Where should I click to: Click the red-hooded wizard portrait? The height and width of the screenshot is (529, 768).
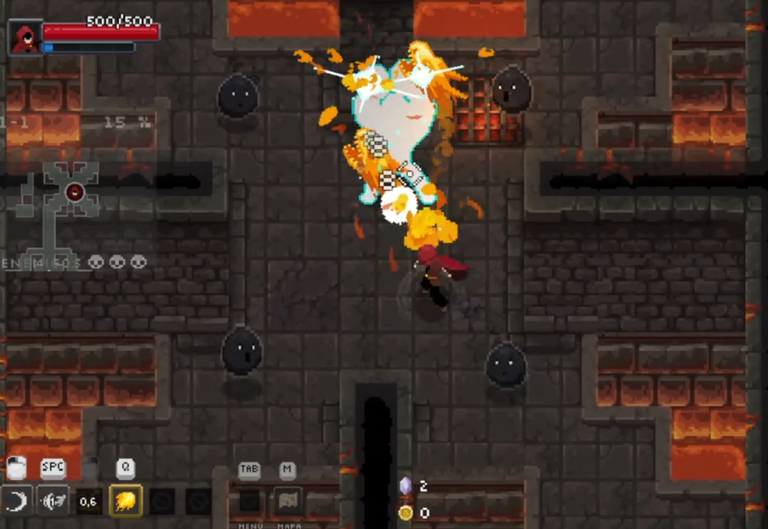(x=24, y=38)
